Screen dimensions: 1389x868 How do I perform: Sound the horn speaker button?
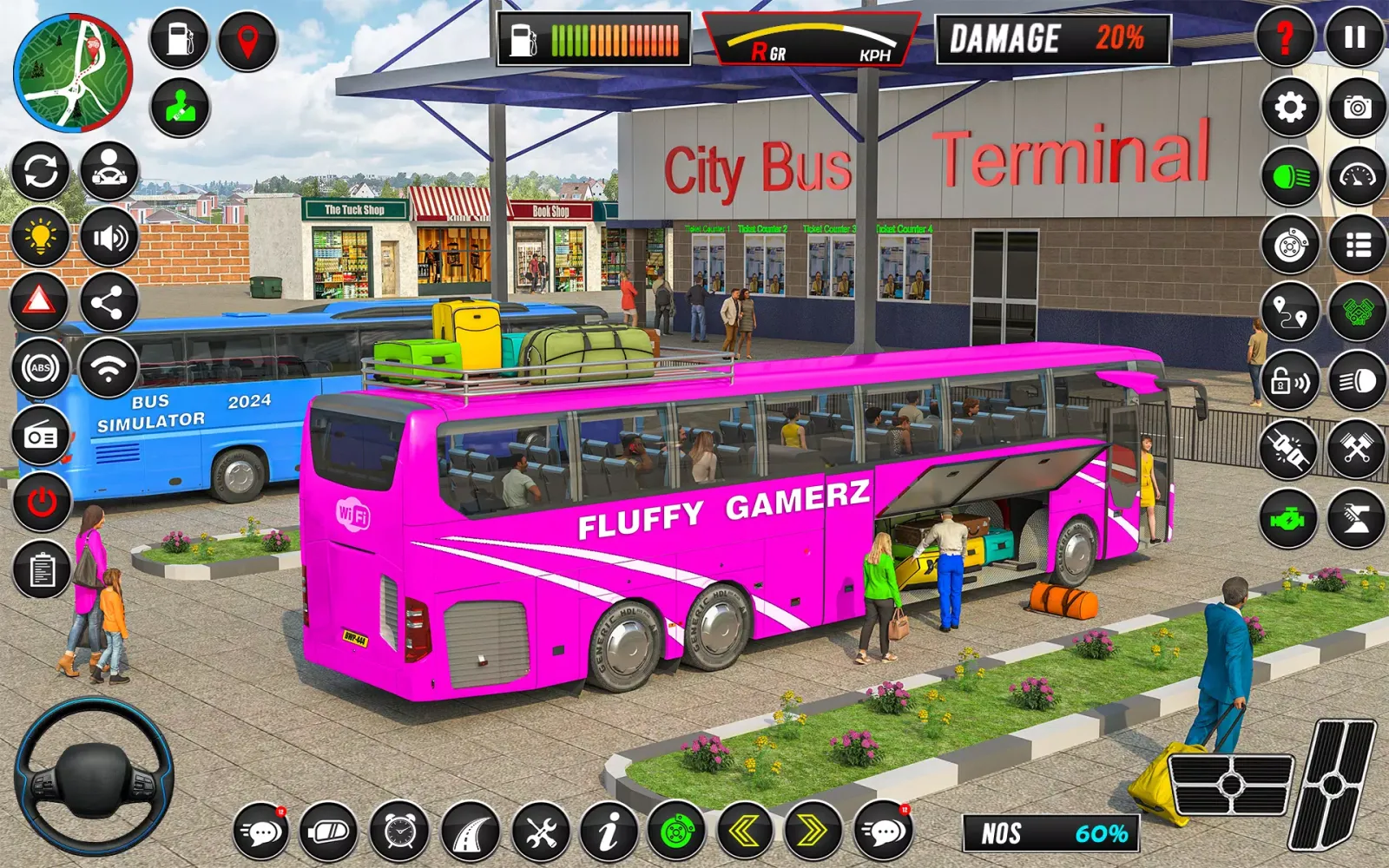pos(109,237)
